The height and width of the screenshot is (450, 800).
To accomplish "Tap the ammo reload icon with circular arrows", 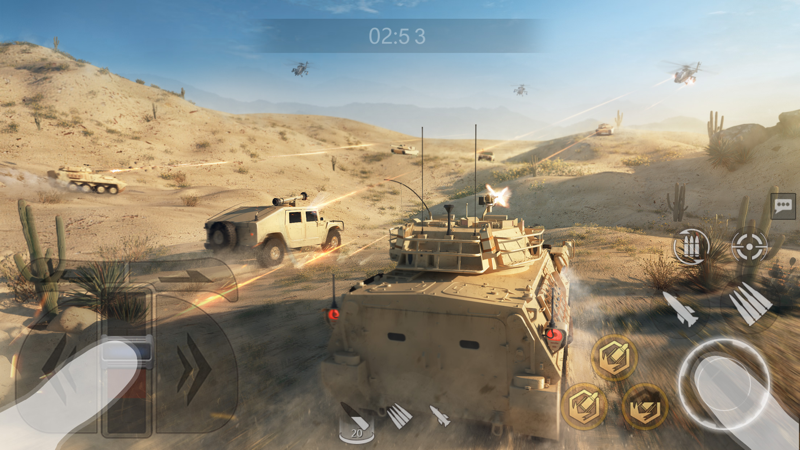I will [690, 246].
